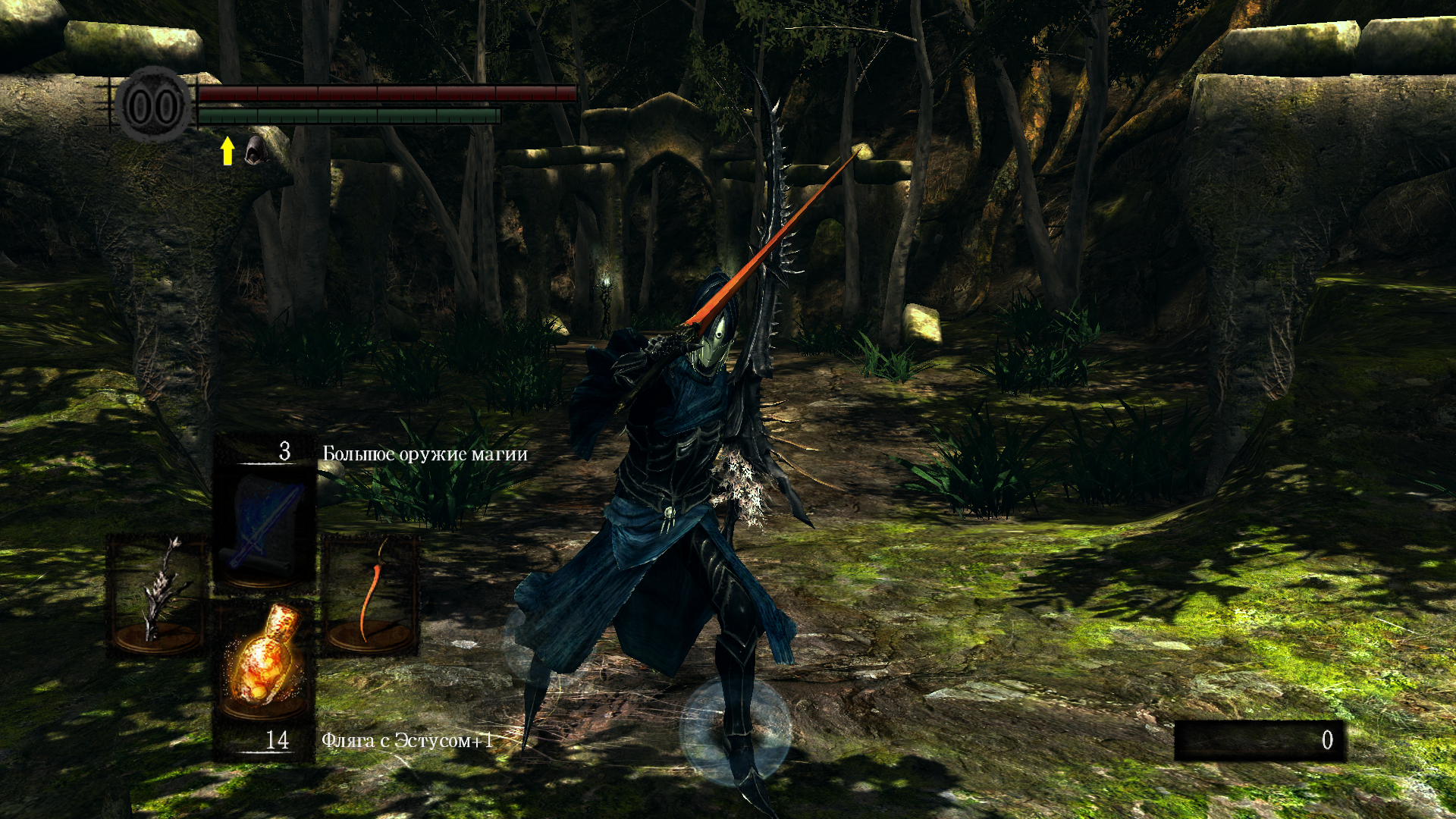Click the right-hand orange weapon slot
The width and height of the screenshot is (1456, 819).
(371, 594)
